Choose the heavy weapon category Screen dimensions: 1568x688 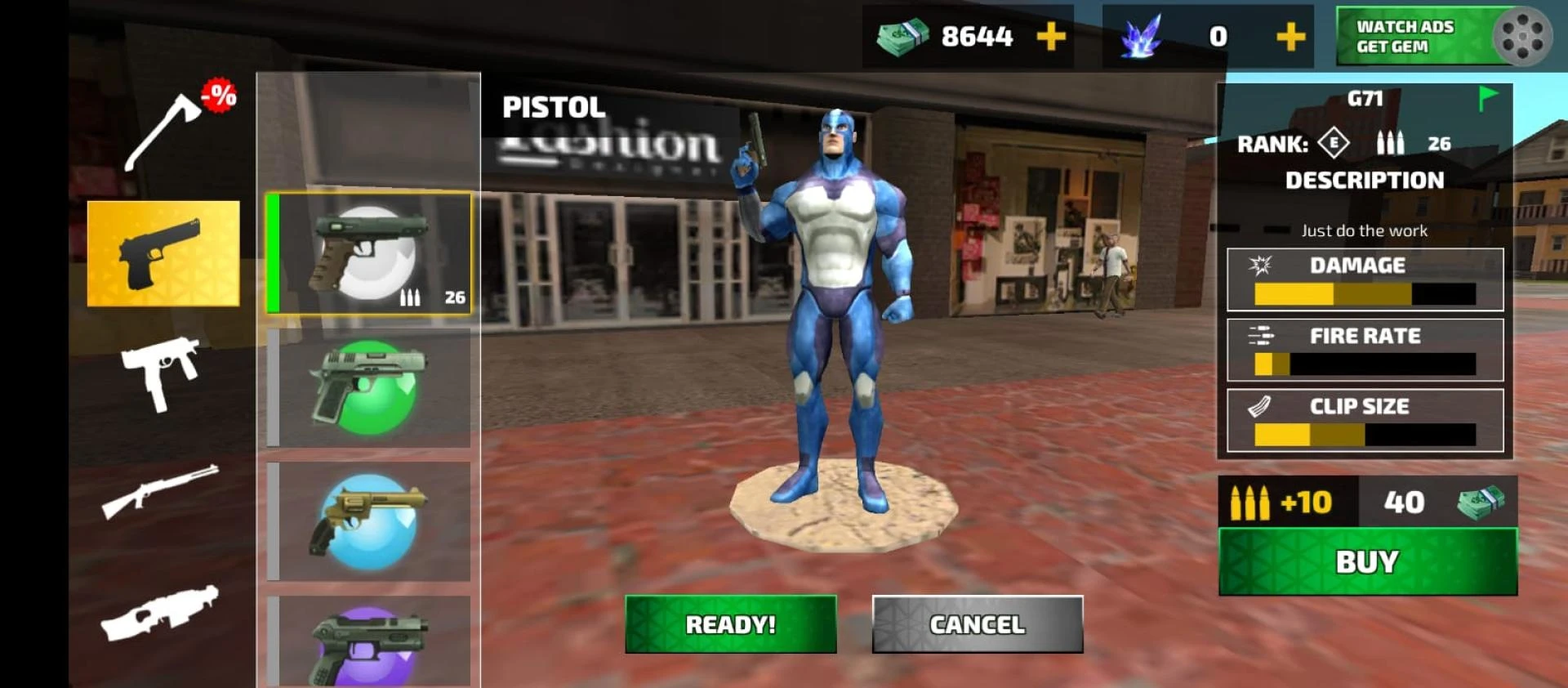[162, 613]
